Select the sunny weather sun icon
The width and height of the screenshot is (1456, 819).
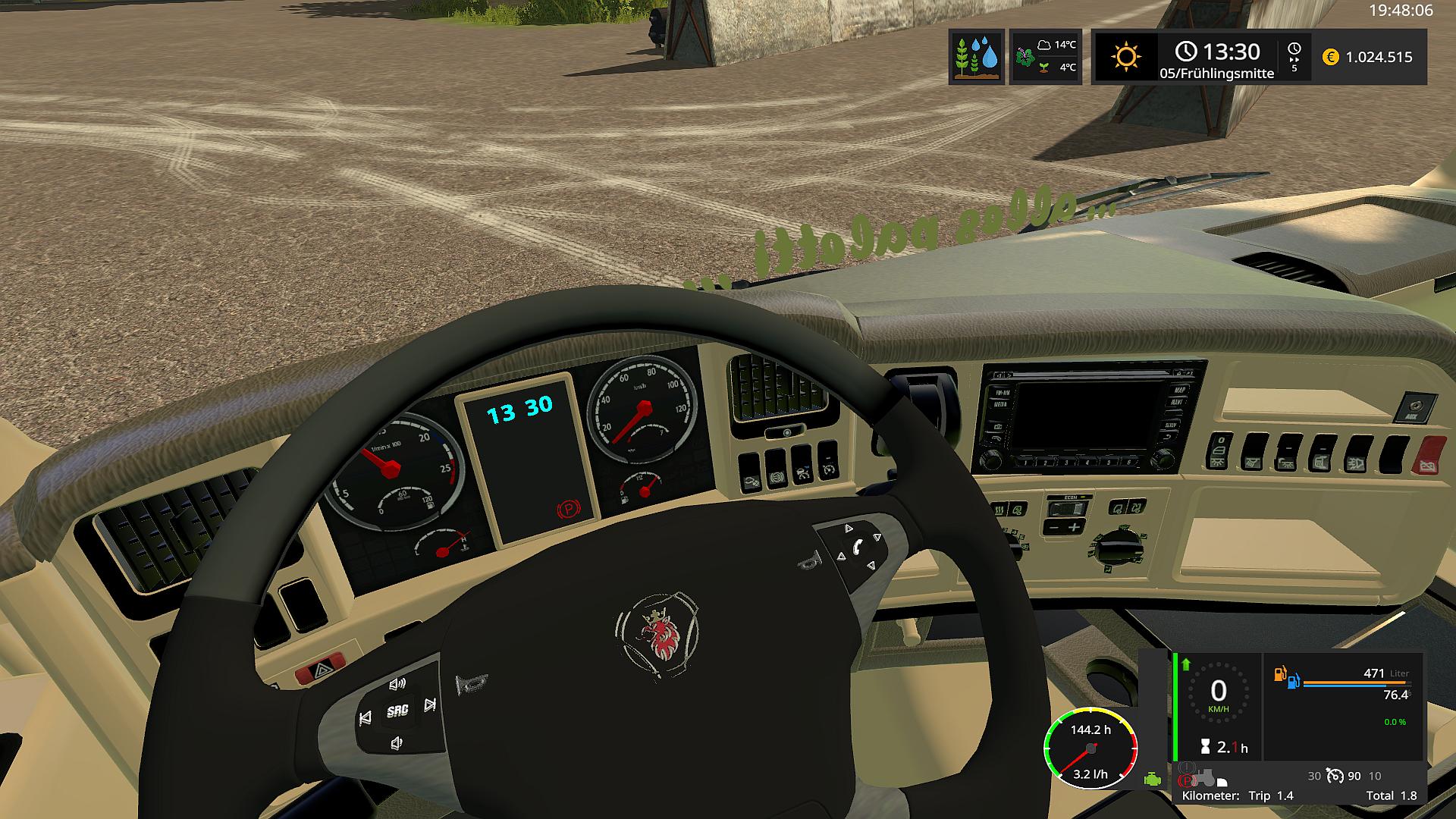pos(1125,57)
